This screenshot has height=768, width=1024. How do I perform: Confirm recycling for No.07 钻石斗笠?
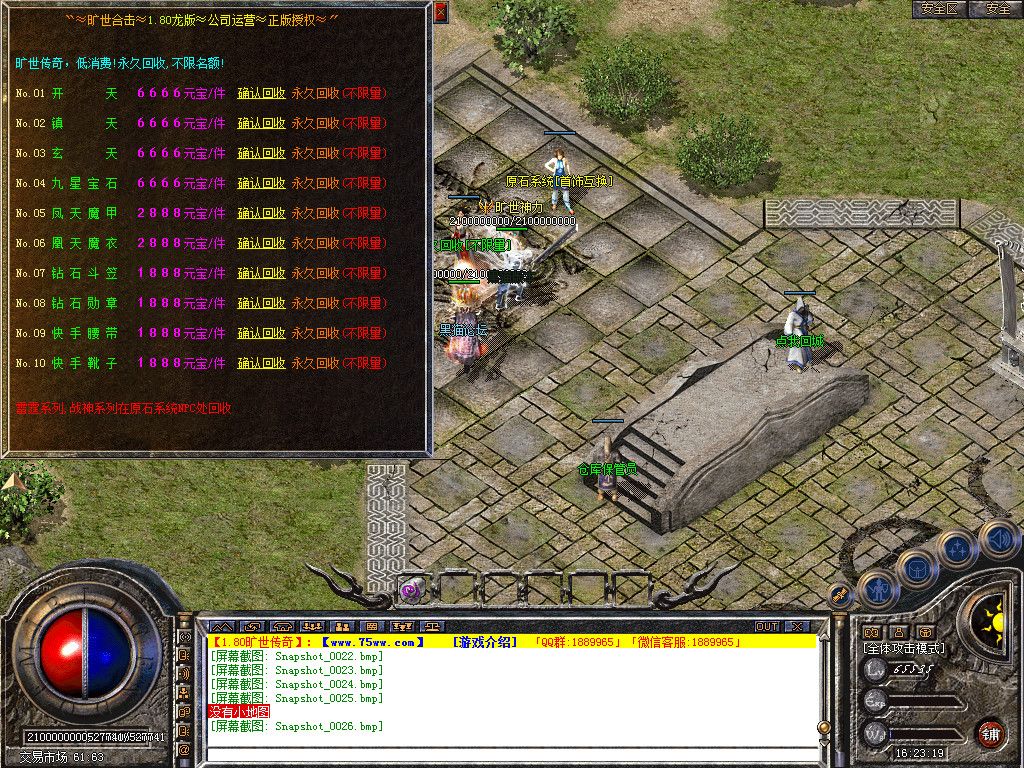click(x=261, y=273)
